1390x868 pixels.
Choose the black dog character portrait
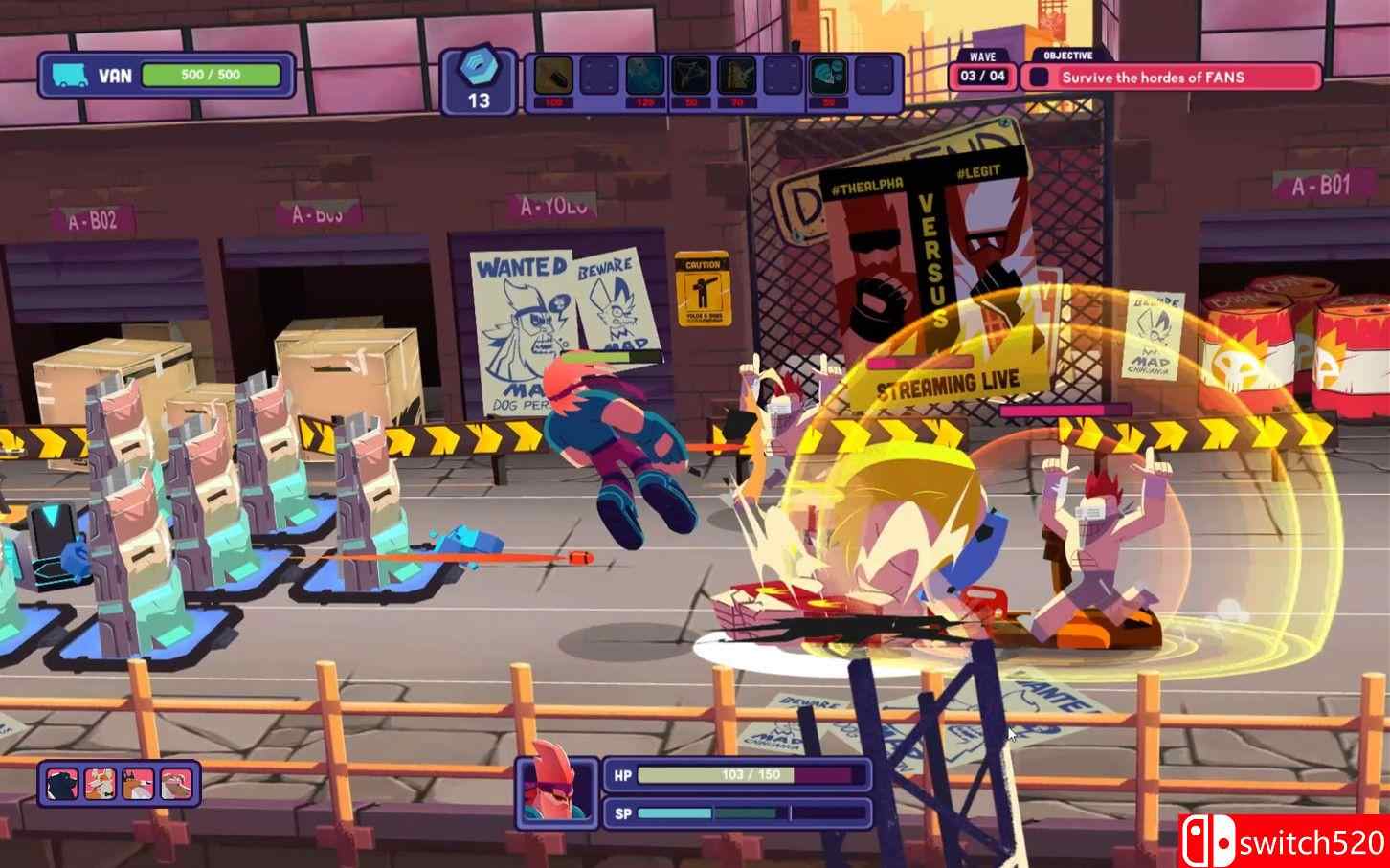pos(64,784)
